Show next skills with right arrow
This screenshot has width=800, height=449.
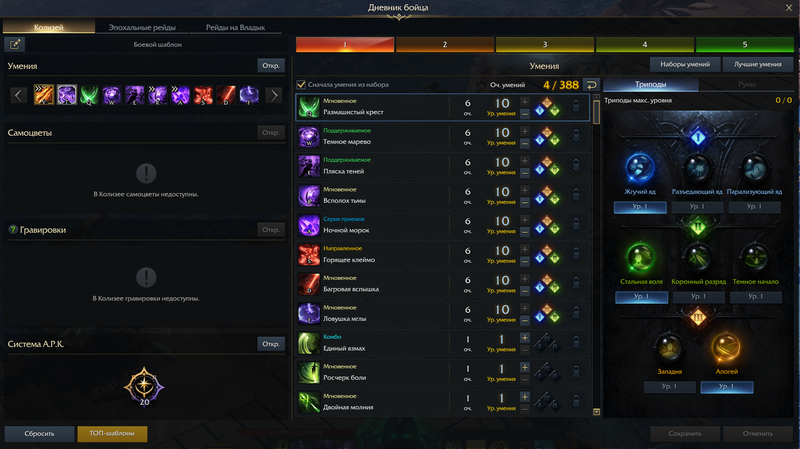click(273, 96)
